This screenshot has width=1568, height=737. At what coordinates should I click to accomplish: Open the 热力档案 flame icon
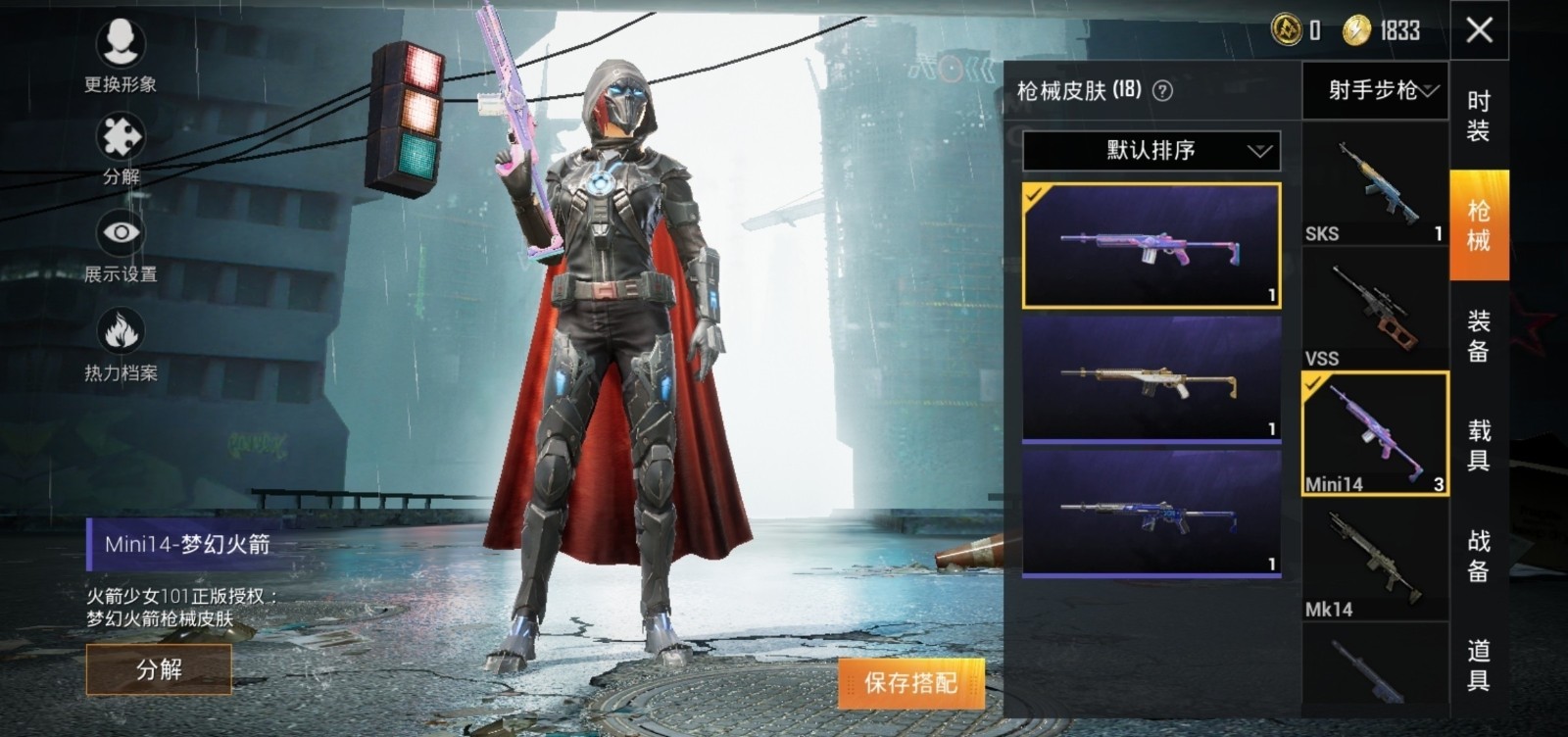pyautogui.click(x=121, y=345)
